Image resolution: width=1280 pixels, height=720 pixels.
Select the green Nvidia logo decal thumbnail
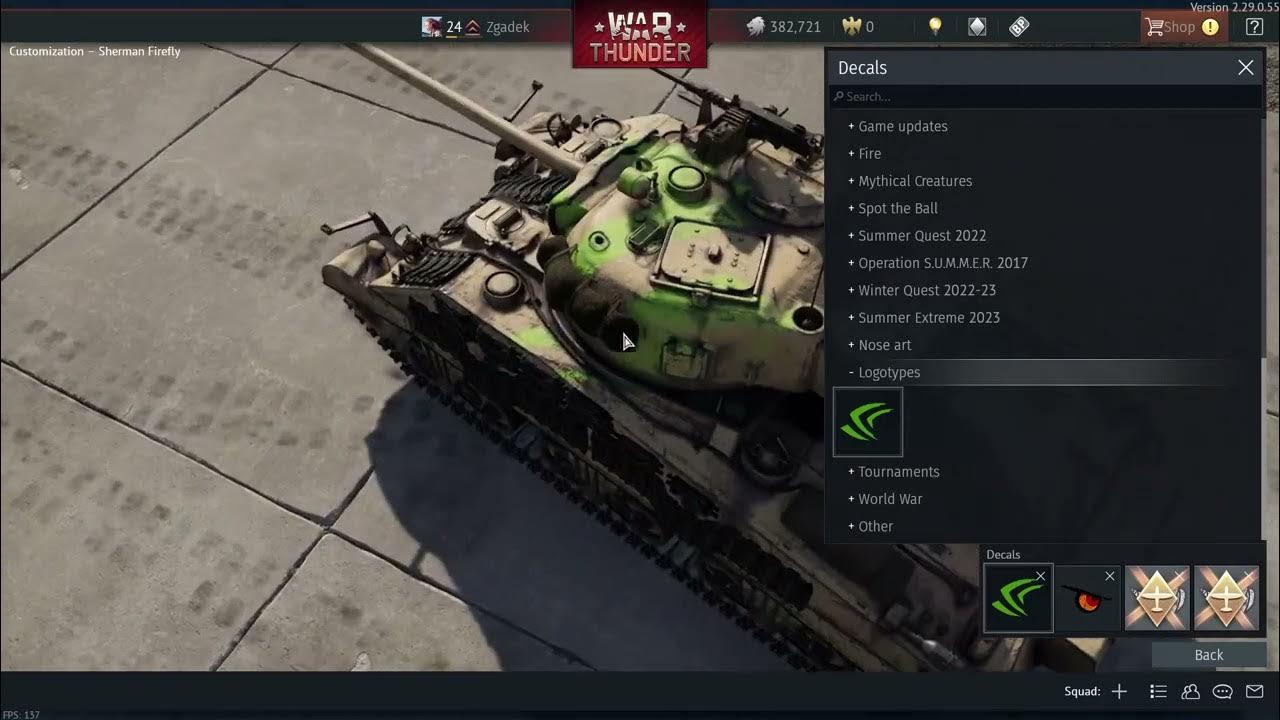click(x=867, y=421)
